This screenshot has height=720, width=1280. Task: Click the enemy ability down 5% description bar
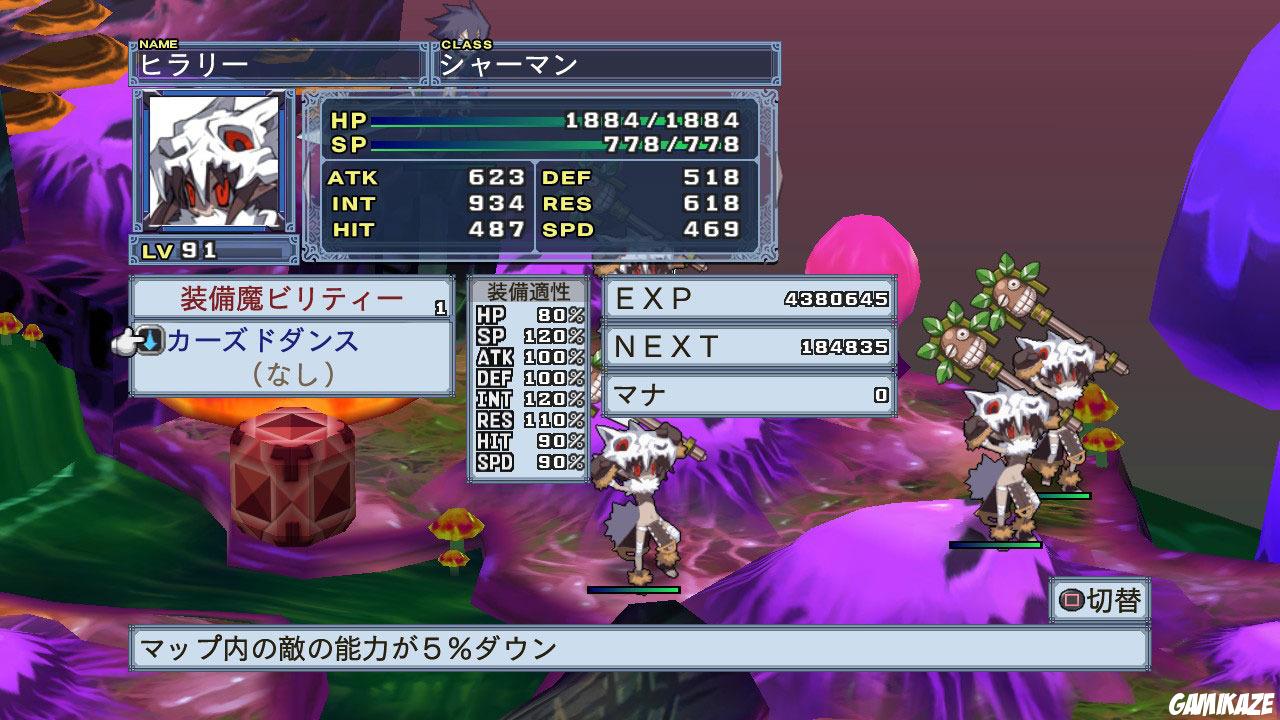point(640,650)
